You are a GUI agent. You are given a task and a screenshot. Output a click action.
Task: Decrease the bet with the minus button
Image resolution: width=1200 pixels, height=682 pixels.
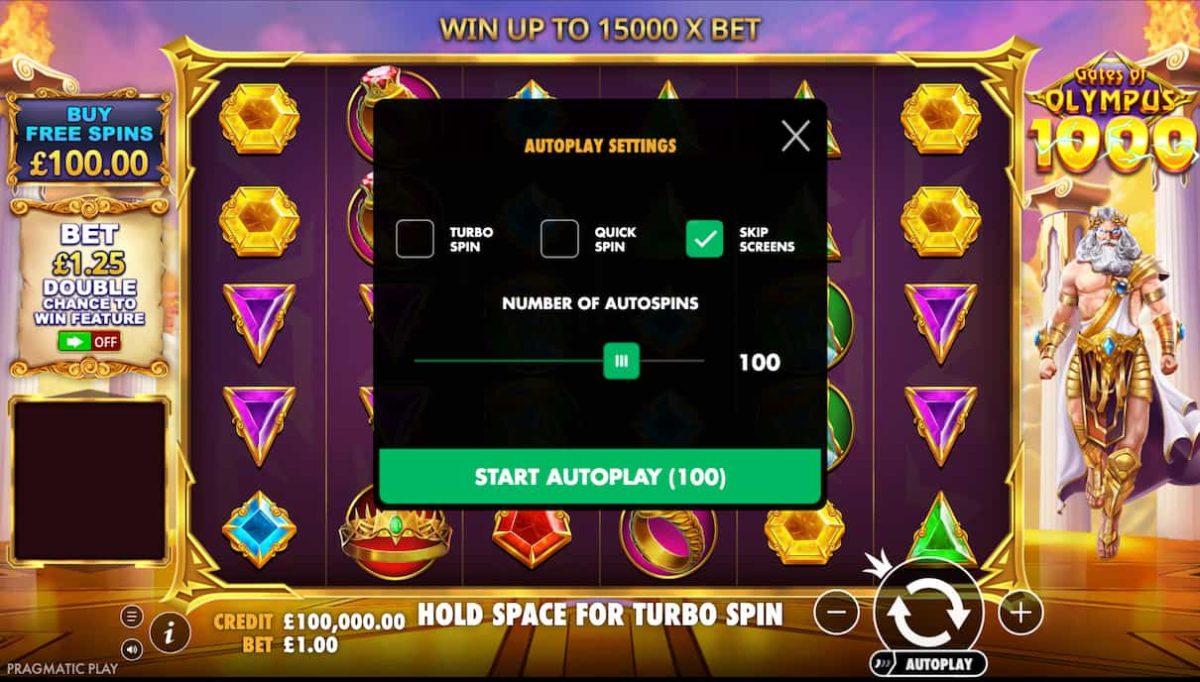[837, 611]
